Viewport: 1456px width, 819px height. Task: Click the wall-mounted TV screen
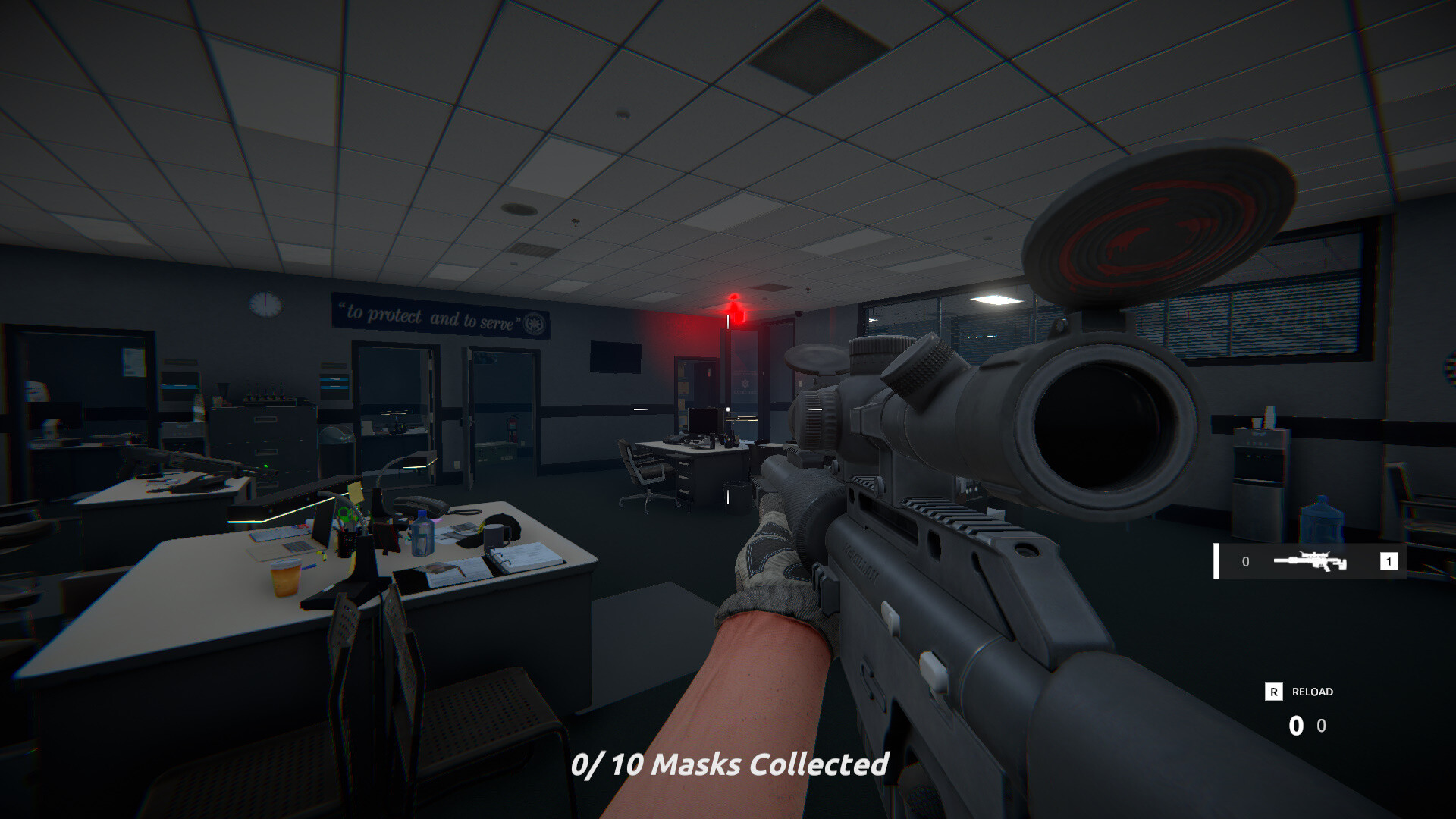coord(614,355)
